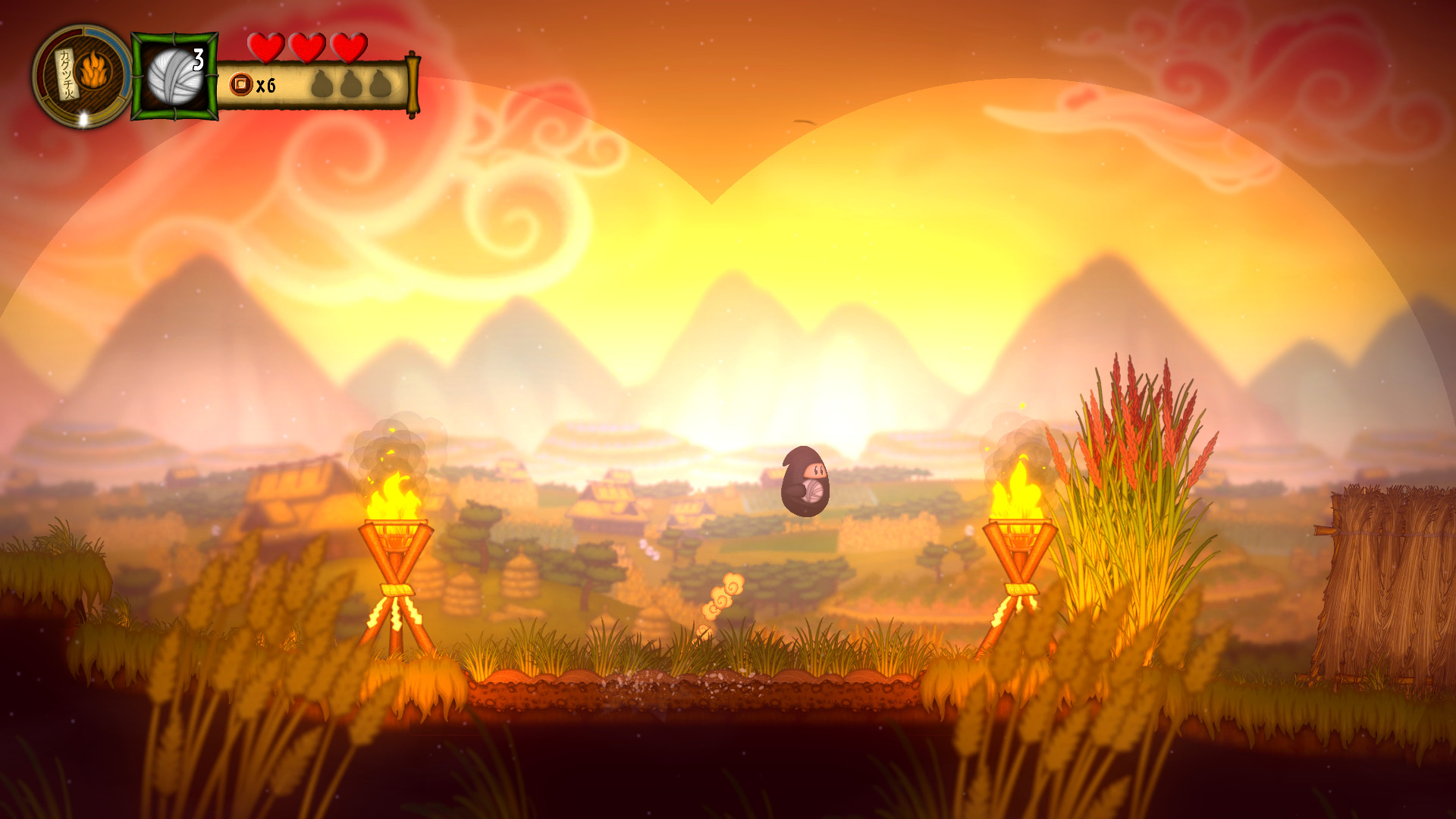The image size is (1456, 819).
Task: Click the x6 coin counter text
Action: coord(266,85)
